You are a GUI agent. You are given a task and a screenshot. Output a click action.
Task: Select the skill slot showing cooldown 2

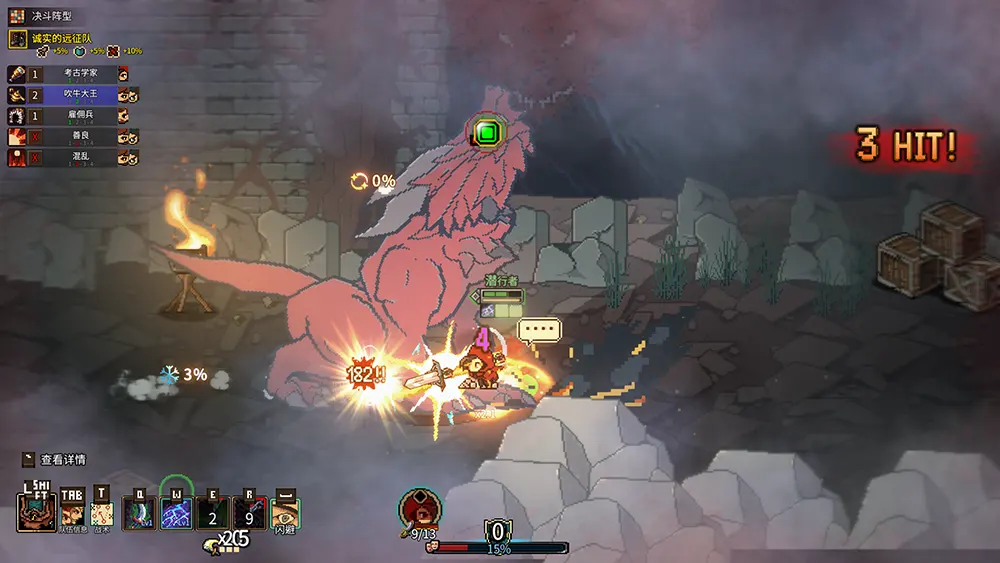pos(212,514)
